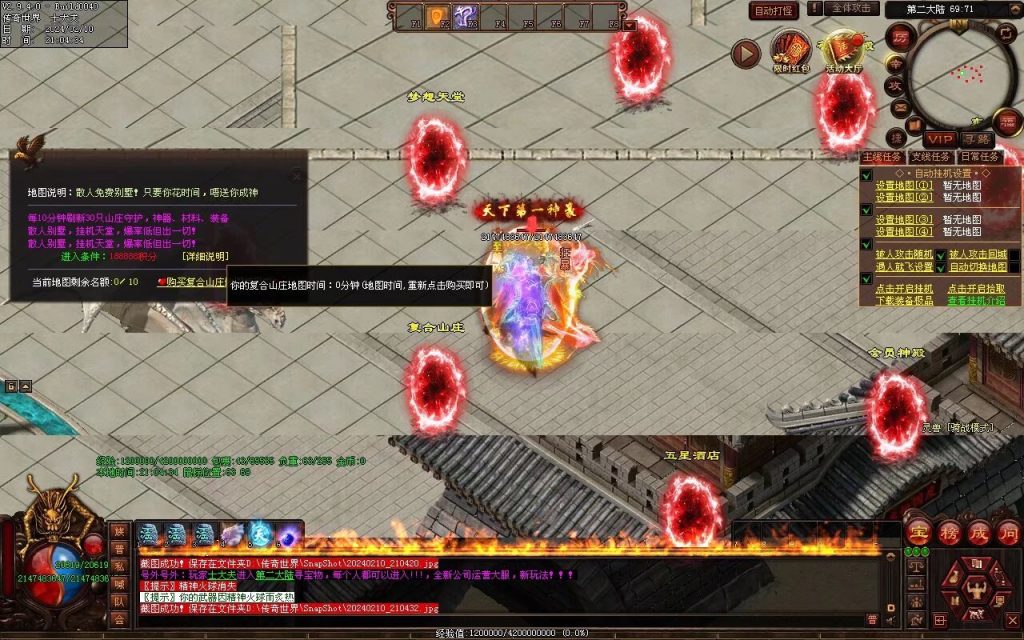The height and width of the screenshot is (640, 1024).
Task: Click the 寻路 pathfinding button
Action: pos(977,139)
